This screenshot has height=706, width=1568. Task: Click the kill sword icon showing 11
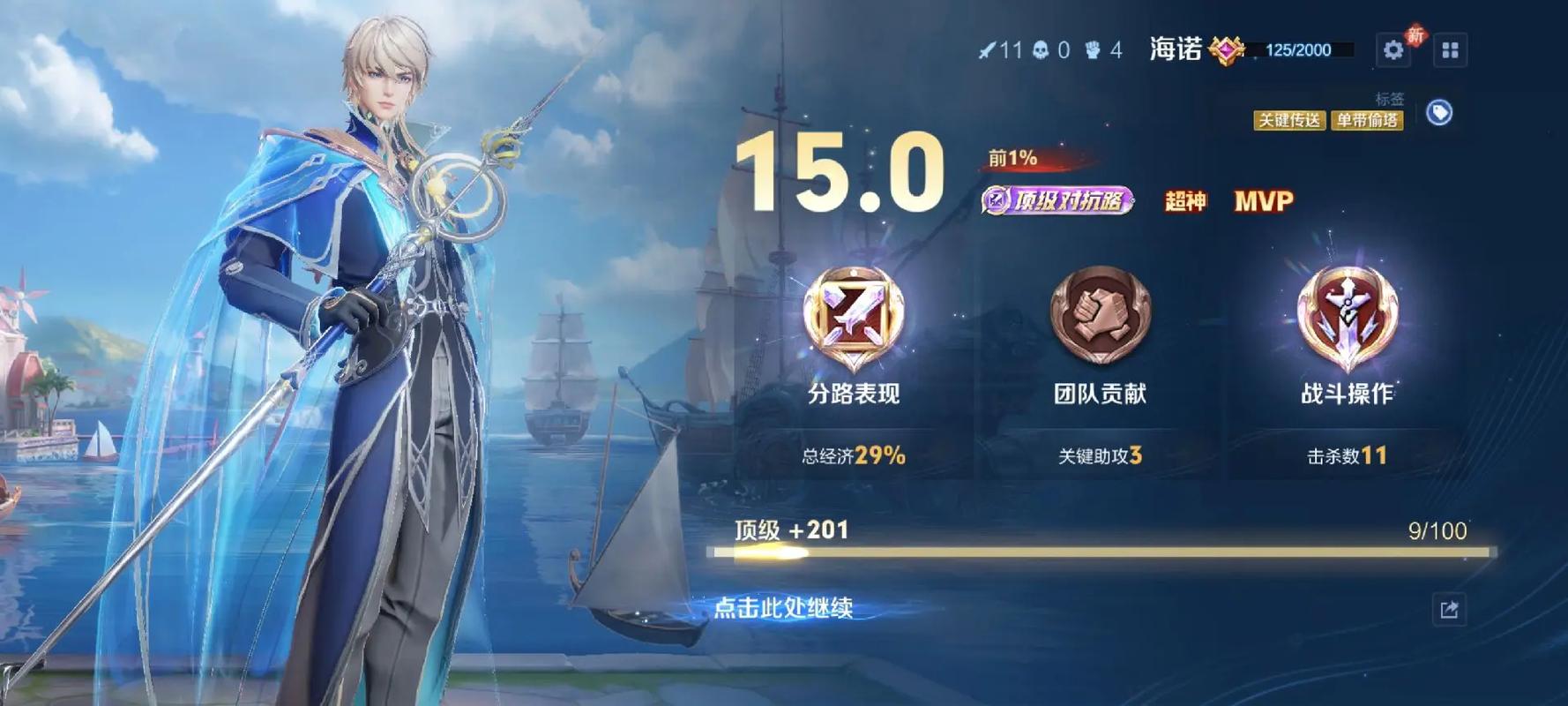(x=987, y=51)
